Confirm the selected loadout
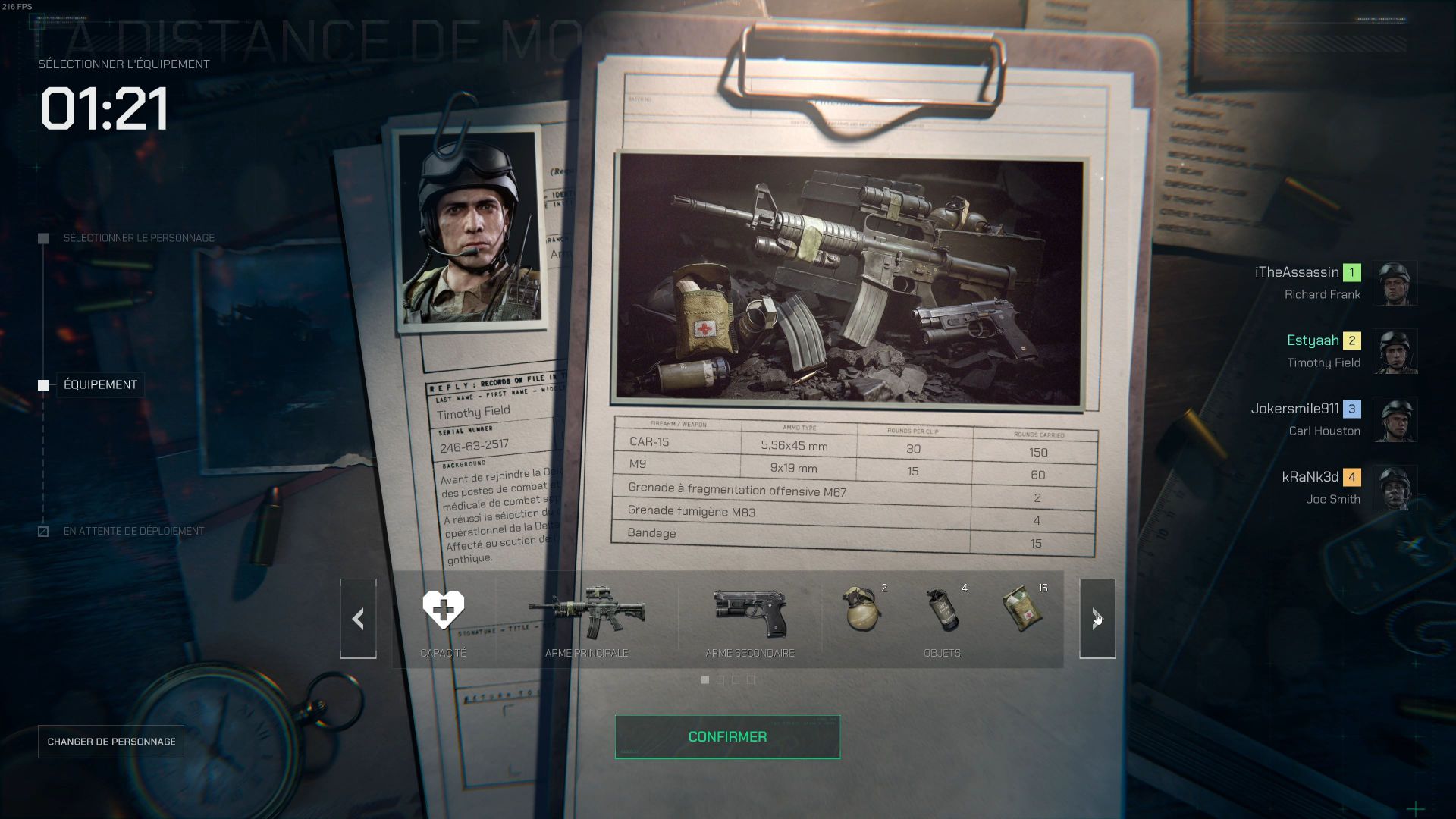This screenshot has width=1456, height=819. [x=727, y=736]
